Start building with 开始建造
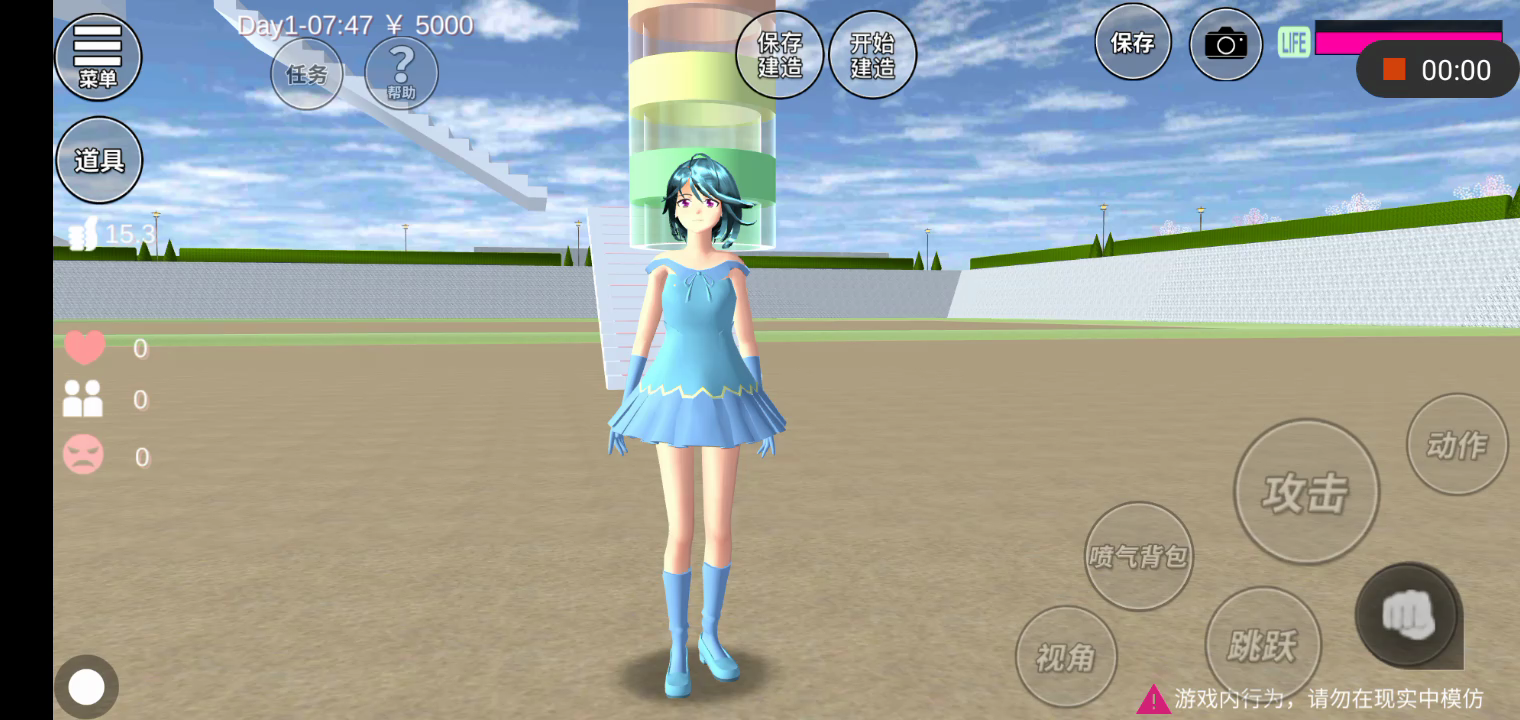The image size is (1520, 720). [x=872, y=55]
